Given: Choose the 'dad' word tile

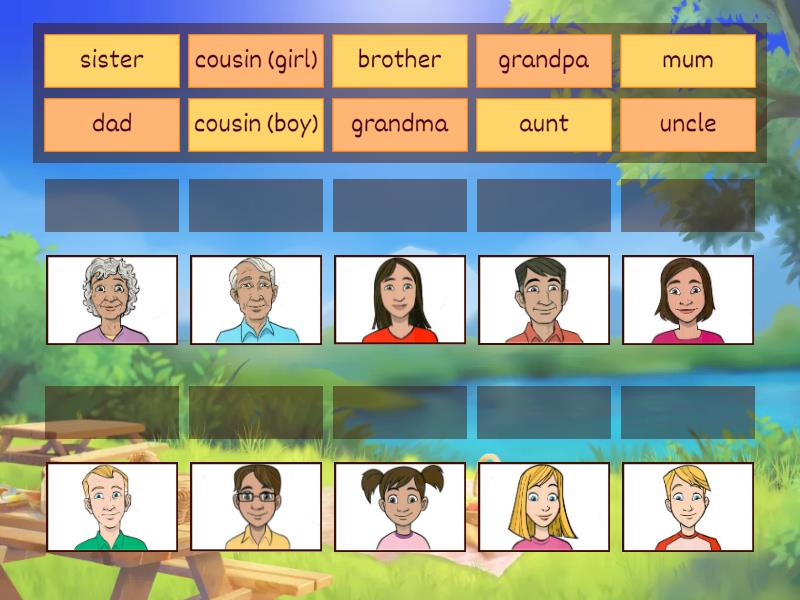Looking at the screenshot, I should (112, 125).
